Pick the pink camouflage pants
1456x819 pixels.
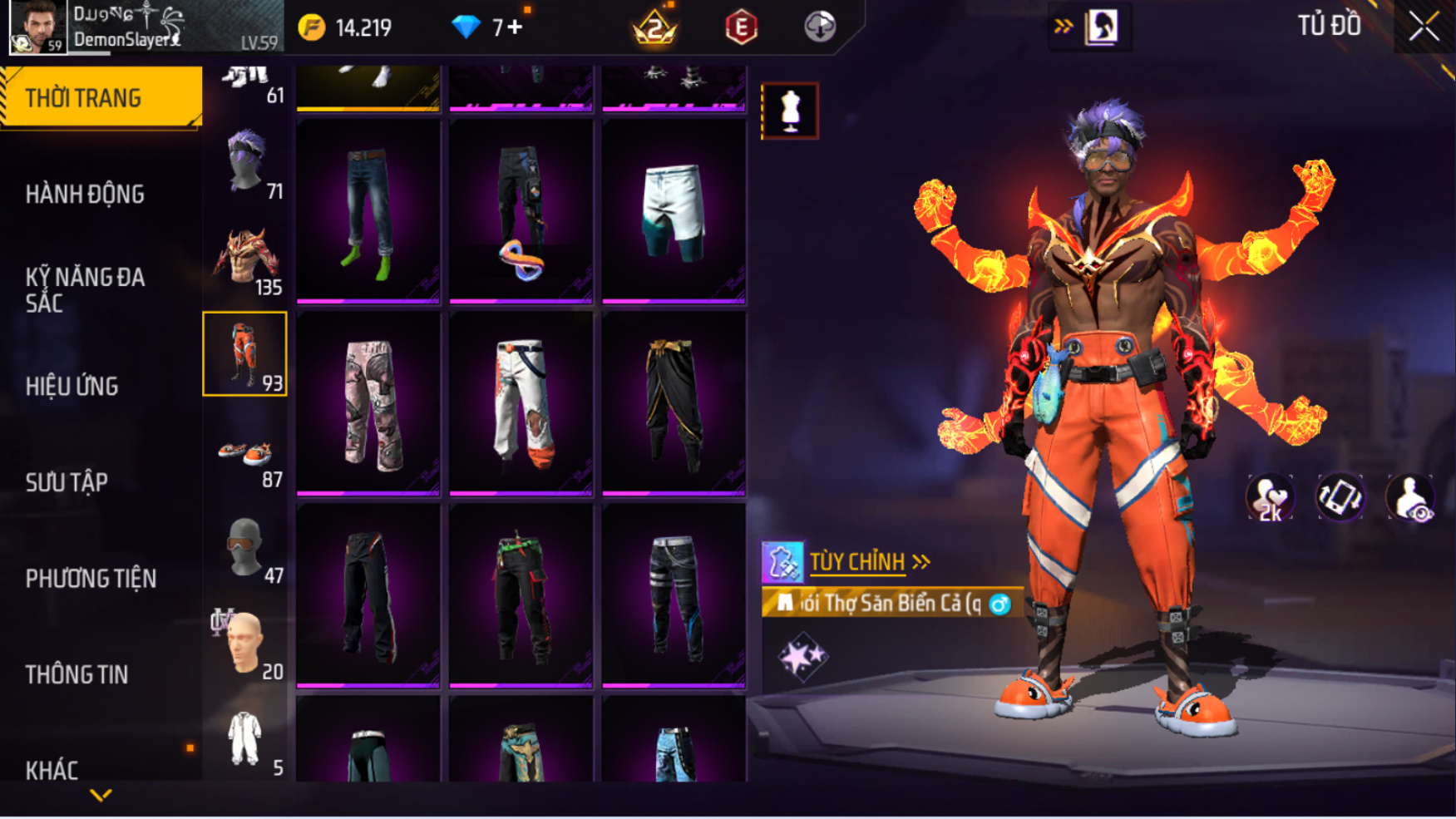pyautogui.click(x=368, y=403)
